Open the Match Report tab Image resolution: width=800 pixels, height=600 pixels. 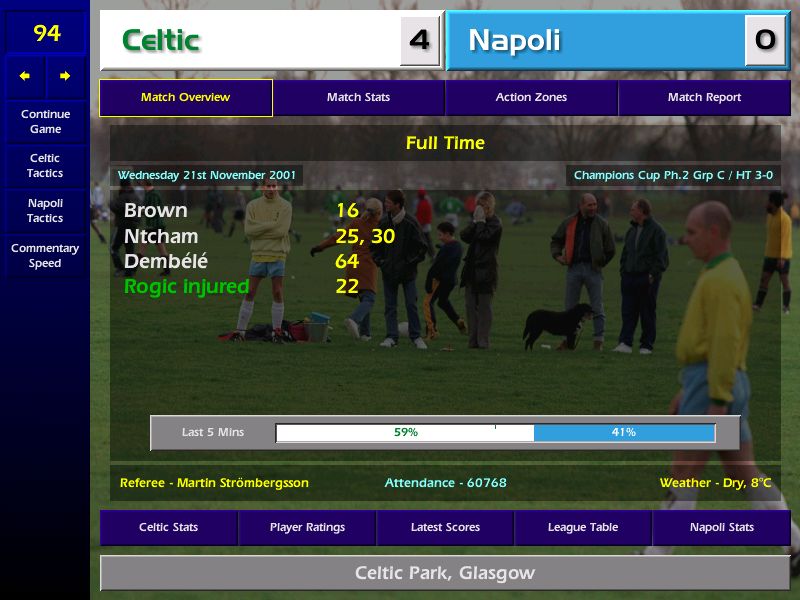(x=704, y=98)
